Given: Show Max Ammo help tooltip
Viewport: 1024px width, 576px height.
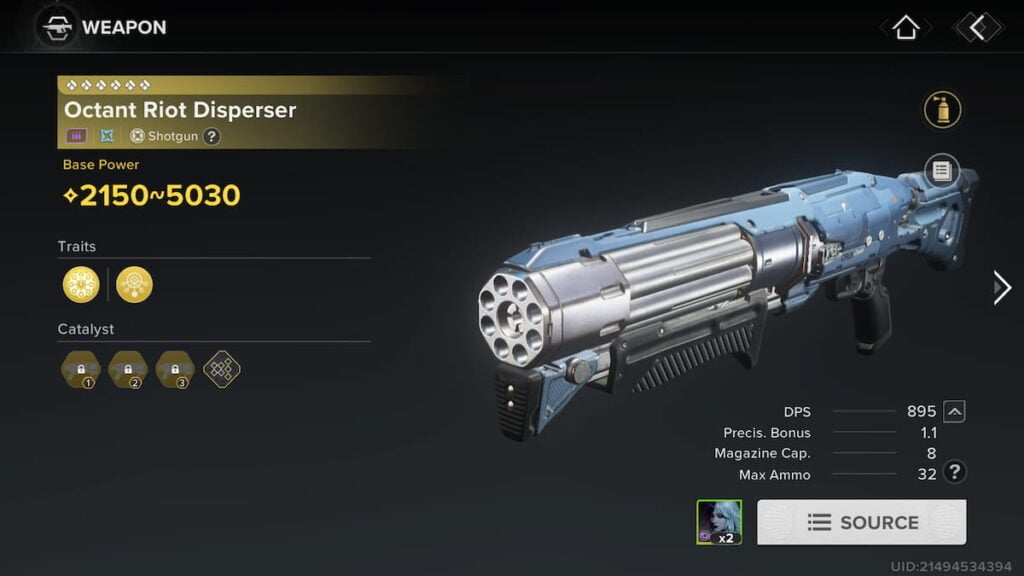Looking at the screenshot, I should click(x=955, y=473).
